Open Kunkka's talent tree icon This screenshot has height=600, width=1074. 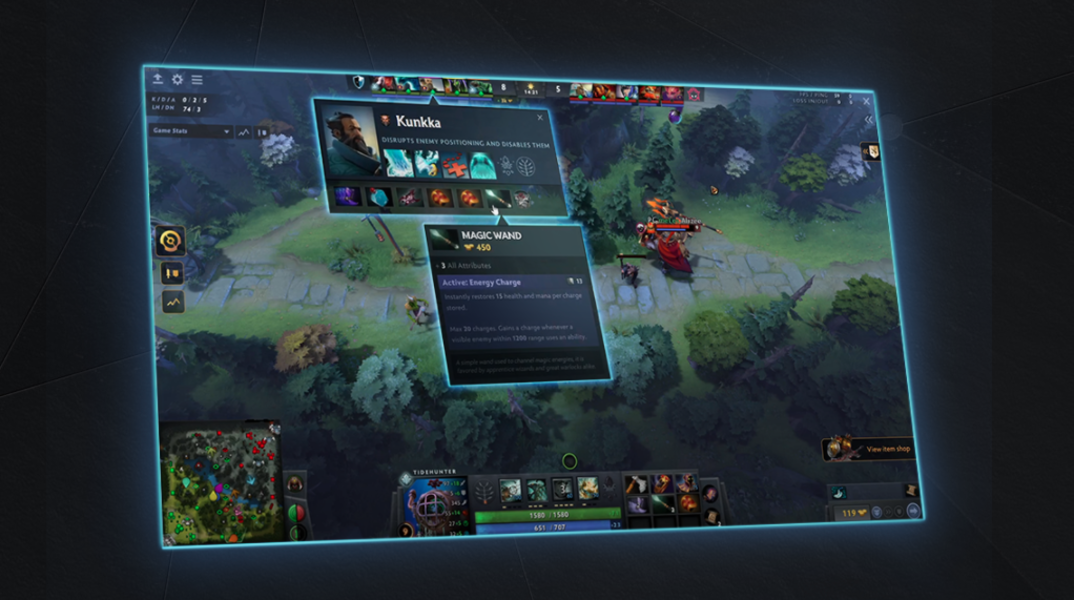point(526,166)
